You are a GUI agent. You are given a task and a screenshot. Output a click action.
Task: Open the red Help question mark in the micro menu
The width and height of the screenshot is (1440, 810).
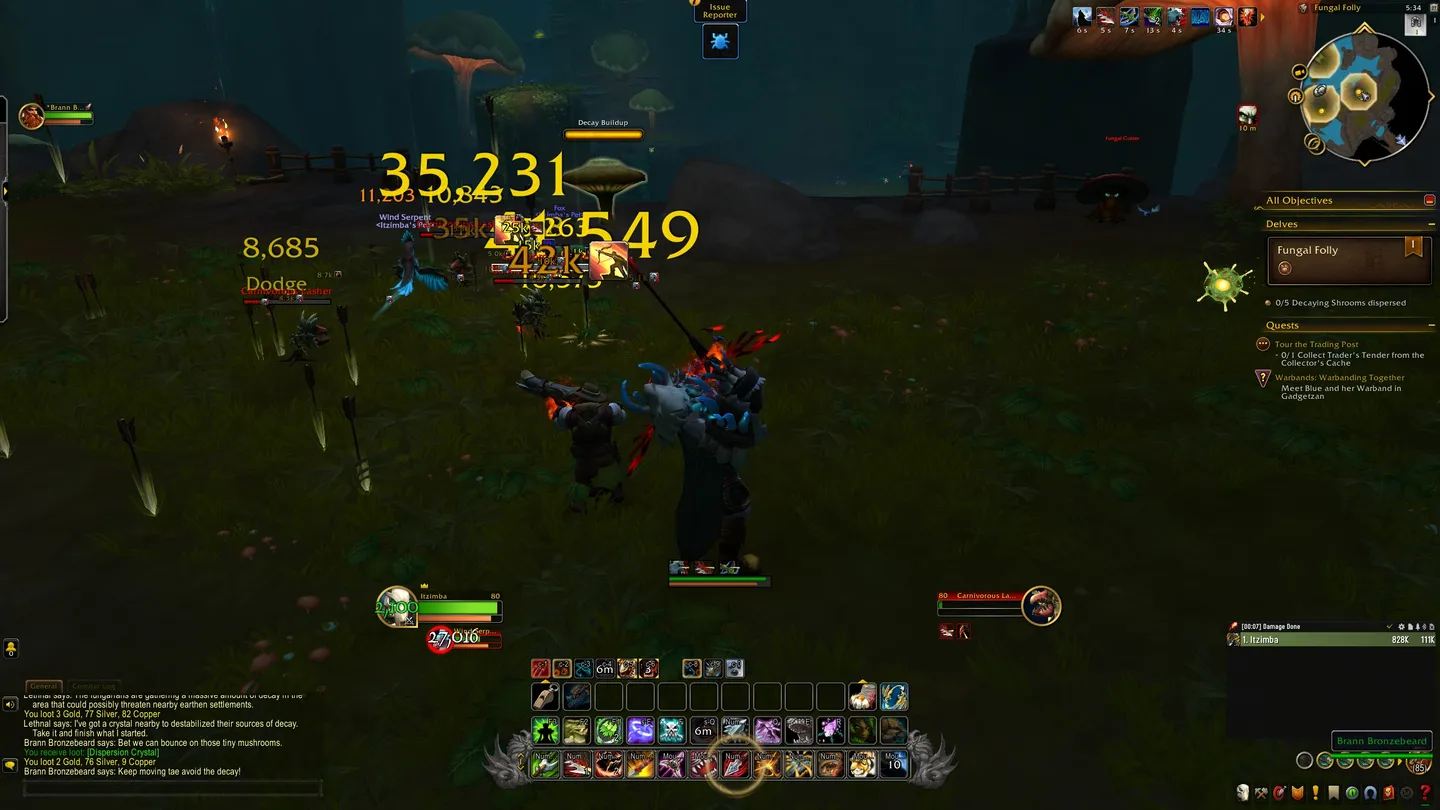pyautogui.click(x=1427, y=792)
